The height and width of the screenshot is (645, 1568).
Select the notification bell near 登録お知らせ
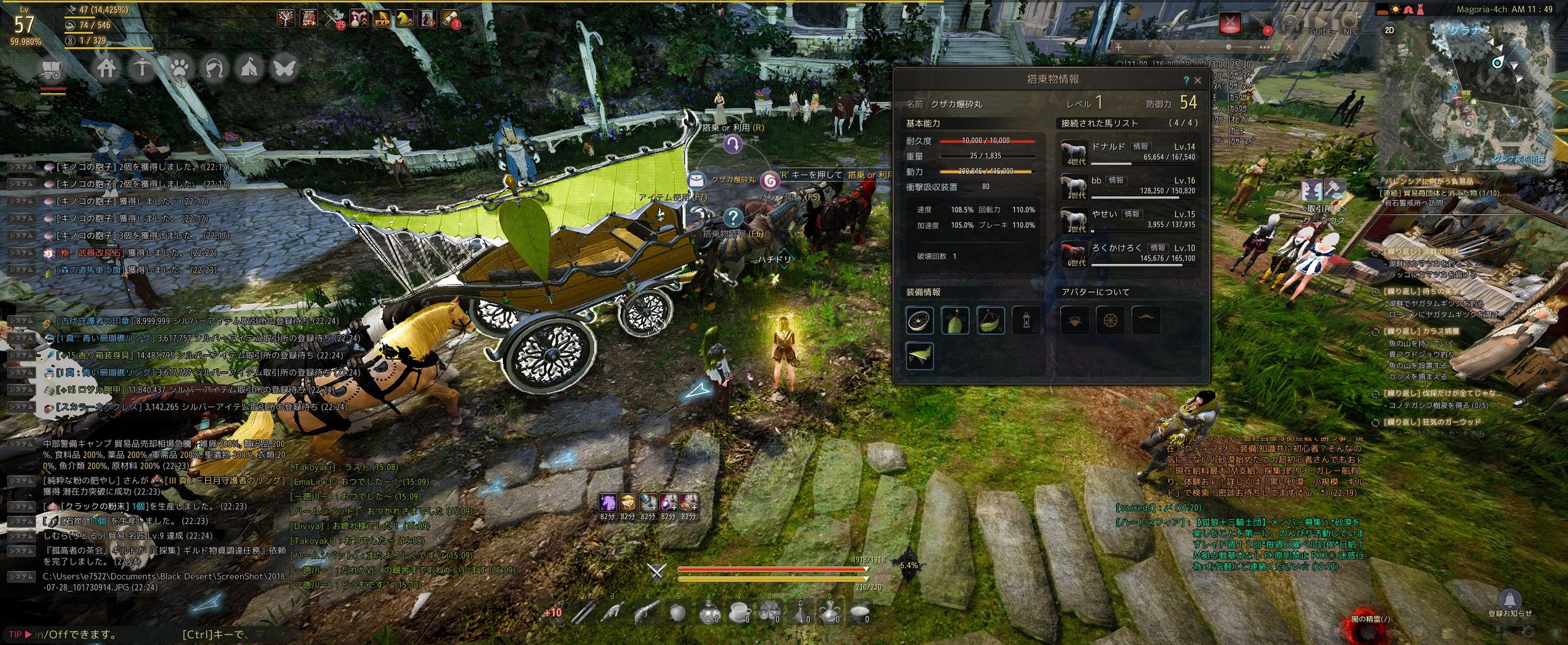[x=1509, y=599]
